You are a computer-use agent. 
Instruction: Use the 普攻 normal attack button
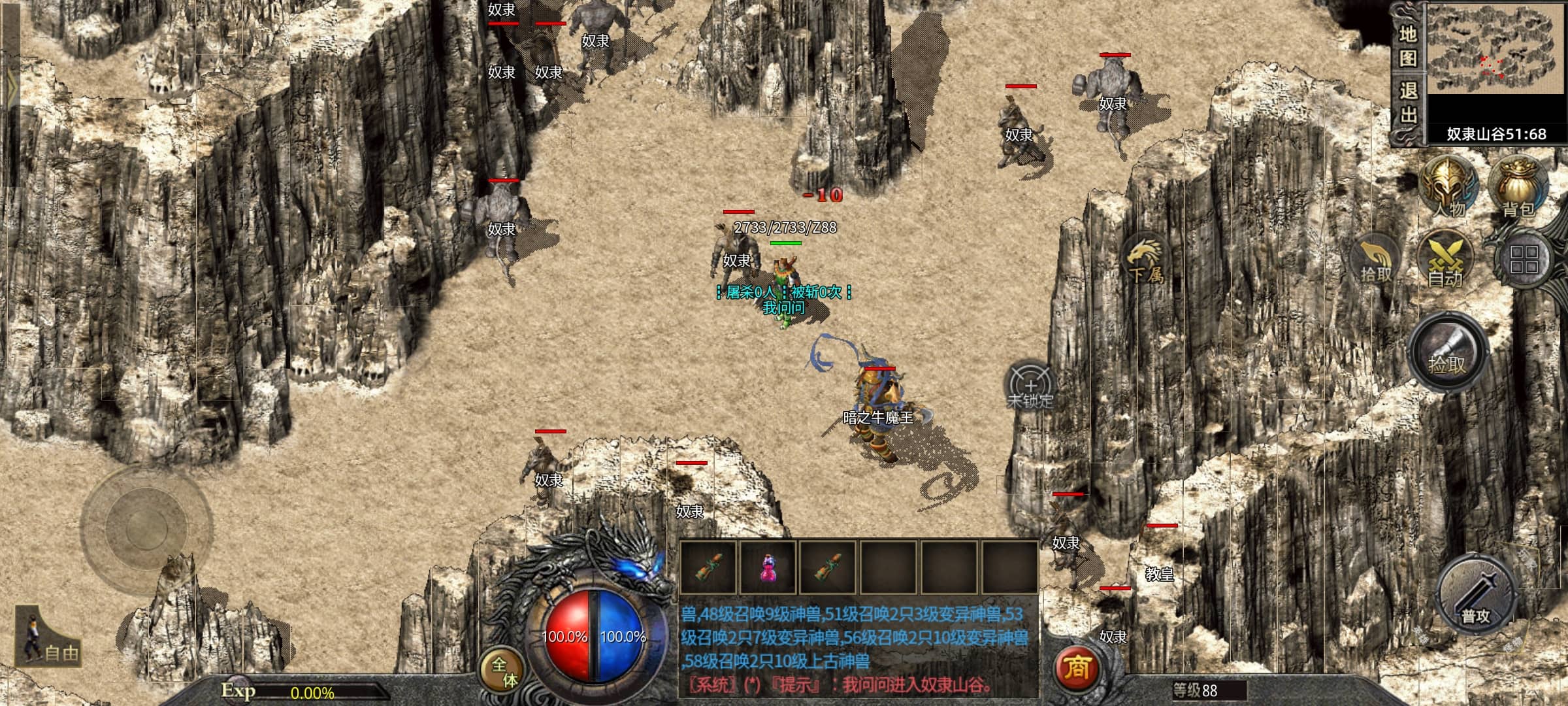point(1475,596)
